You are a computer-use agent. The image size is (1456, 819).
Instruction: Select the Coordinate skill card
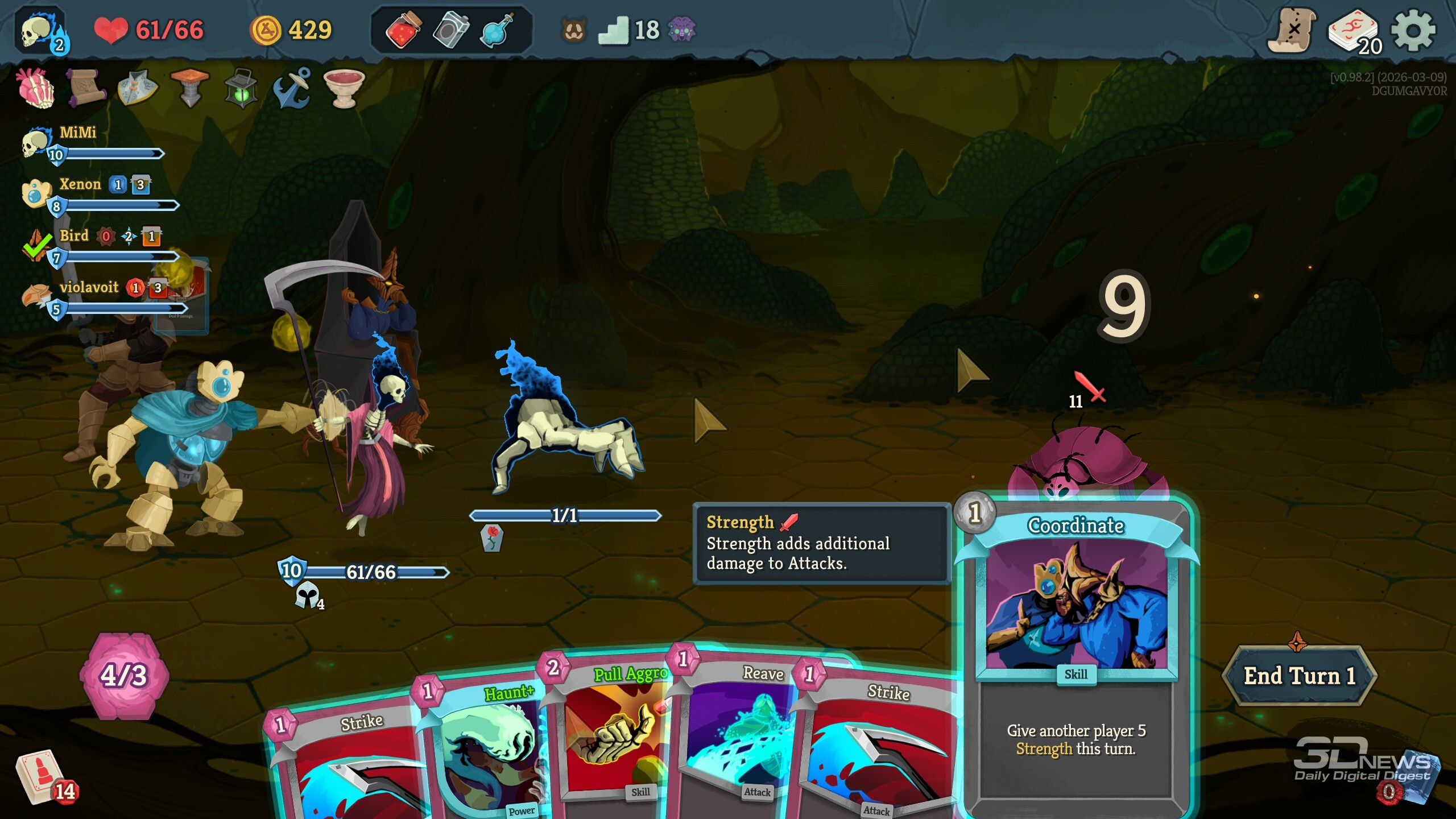coord(1076,654)
